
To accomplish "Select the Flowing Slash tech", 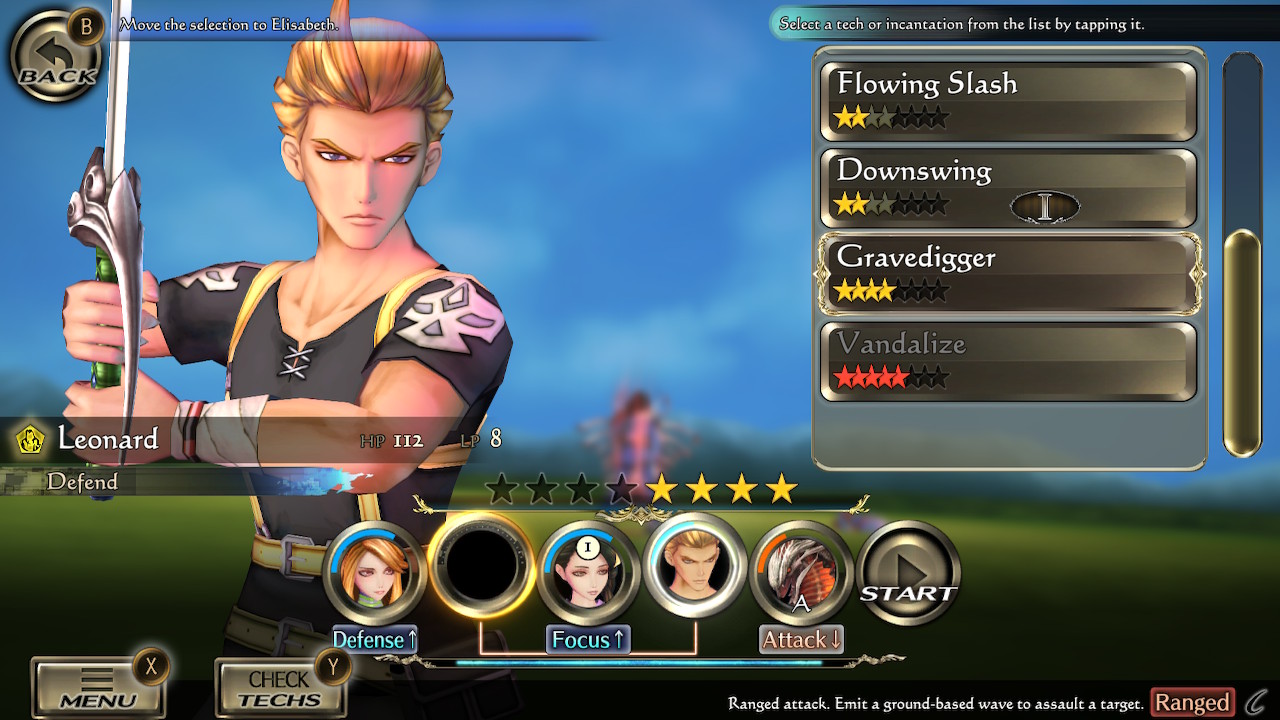I will point(1008,101).
